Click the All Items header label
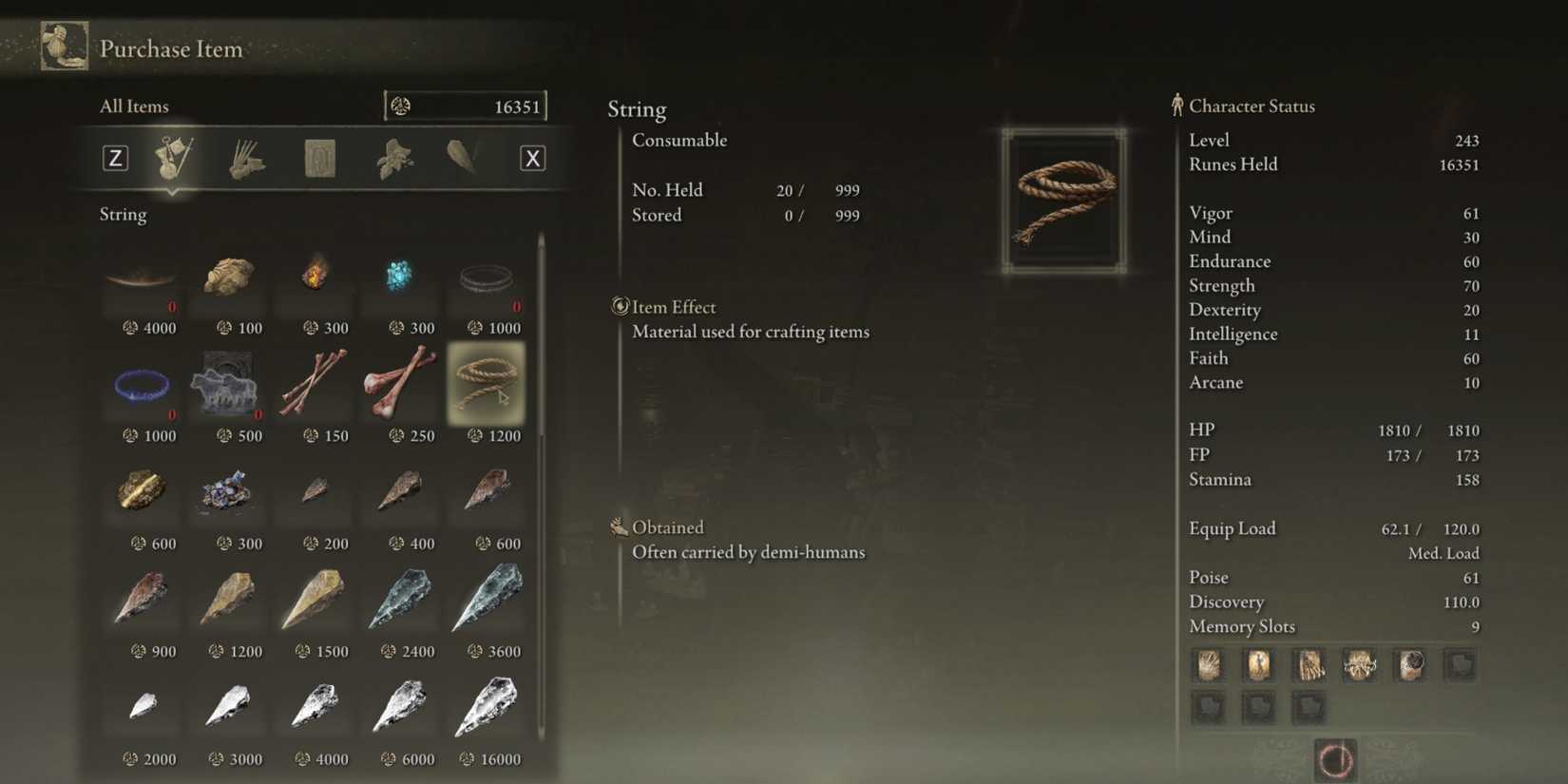 133,105
